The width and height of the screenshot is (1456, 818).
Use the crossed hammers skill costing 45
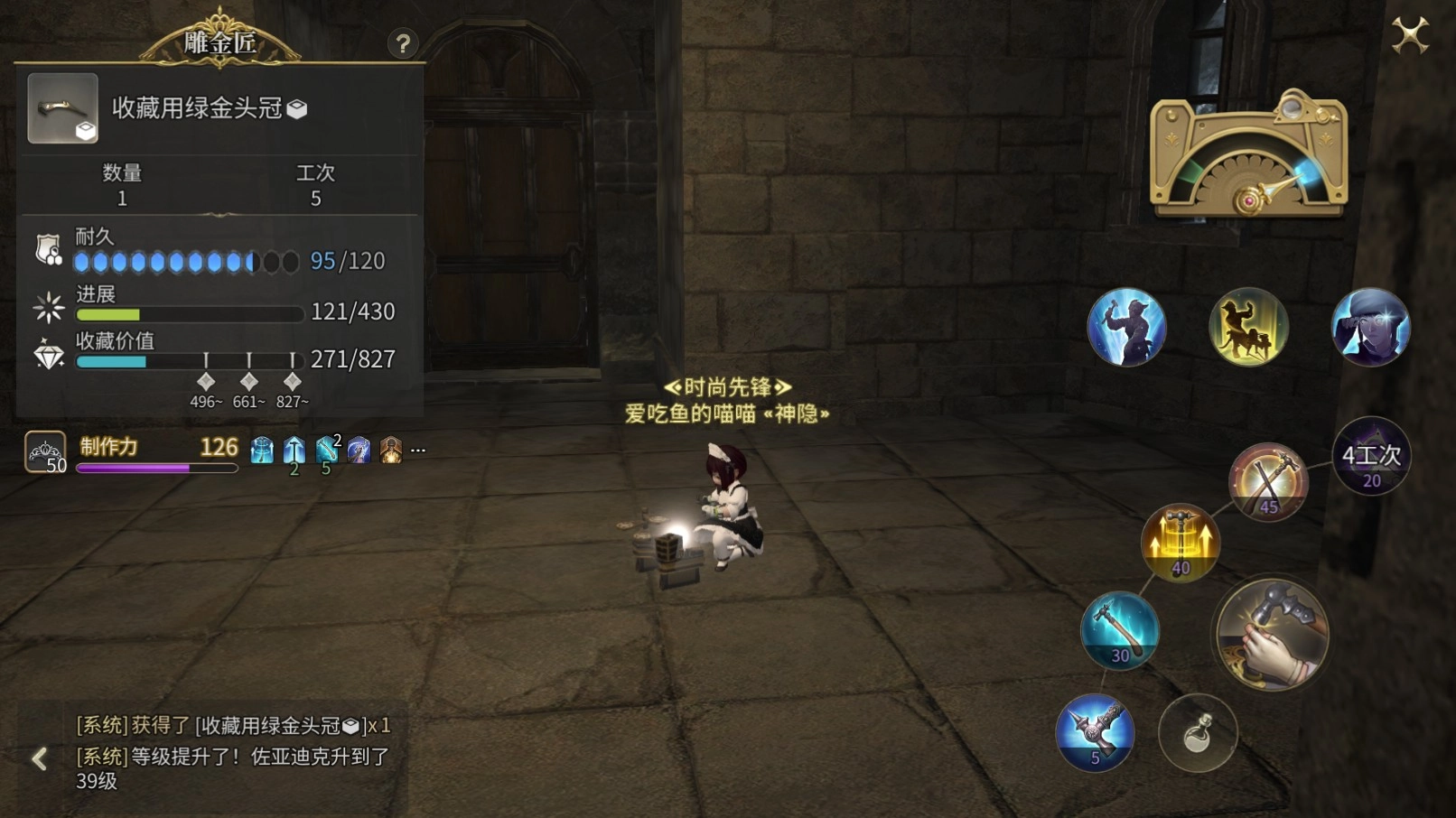pos(1268,482)
